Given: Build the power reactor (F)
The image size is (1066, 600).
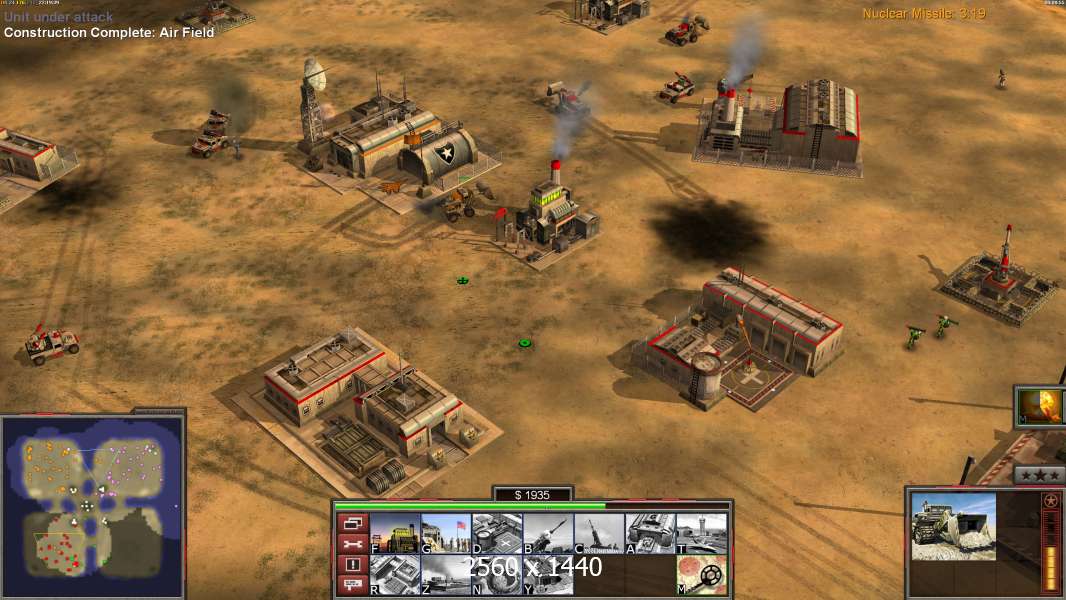Looking at the screenshot, I should 395,533.
